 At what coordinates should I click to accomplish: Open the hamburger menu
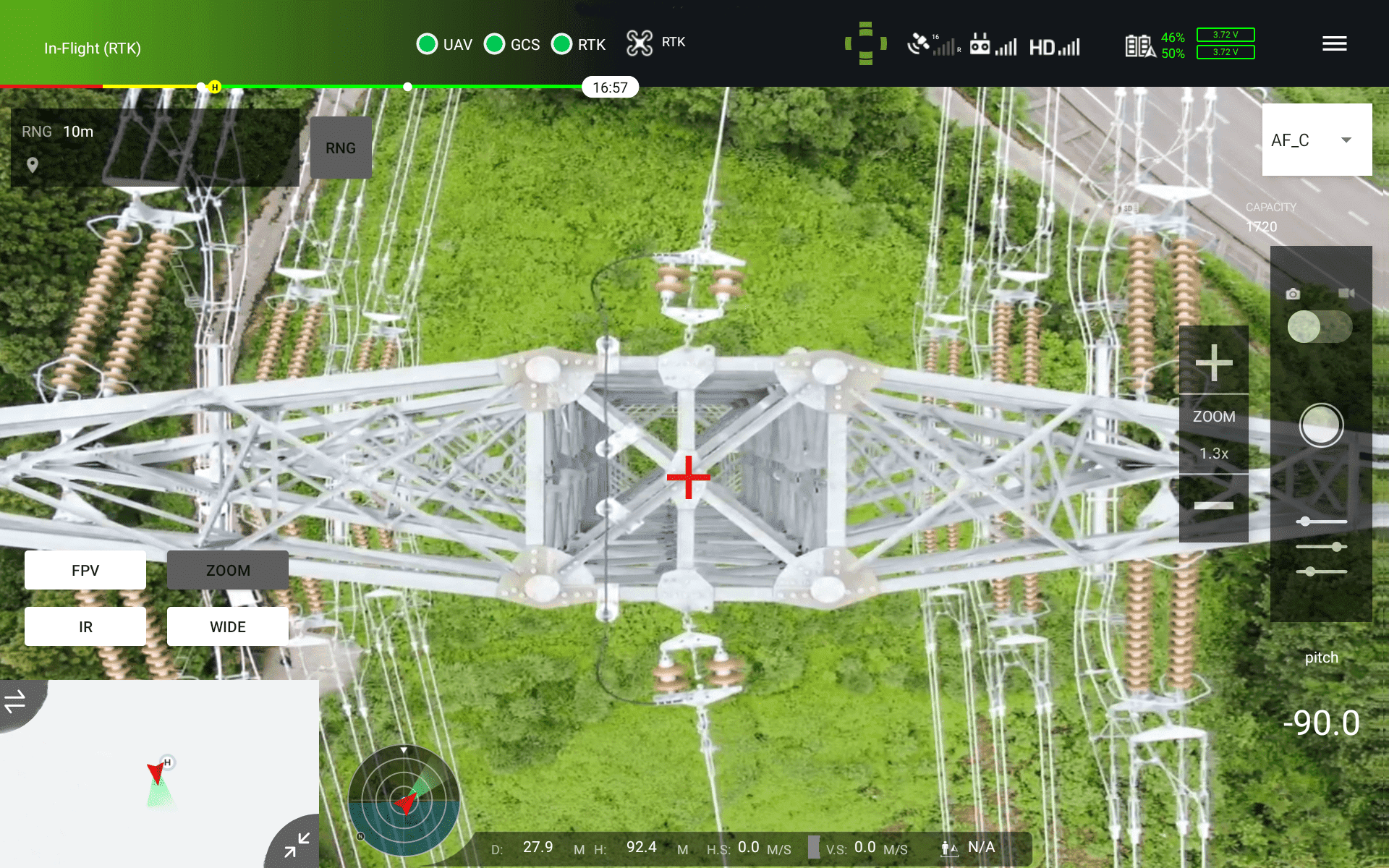1334,44
